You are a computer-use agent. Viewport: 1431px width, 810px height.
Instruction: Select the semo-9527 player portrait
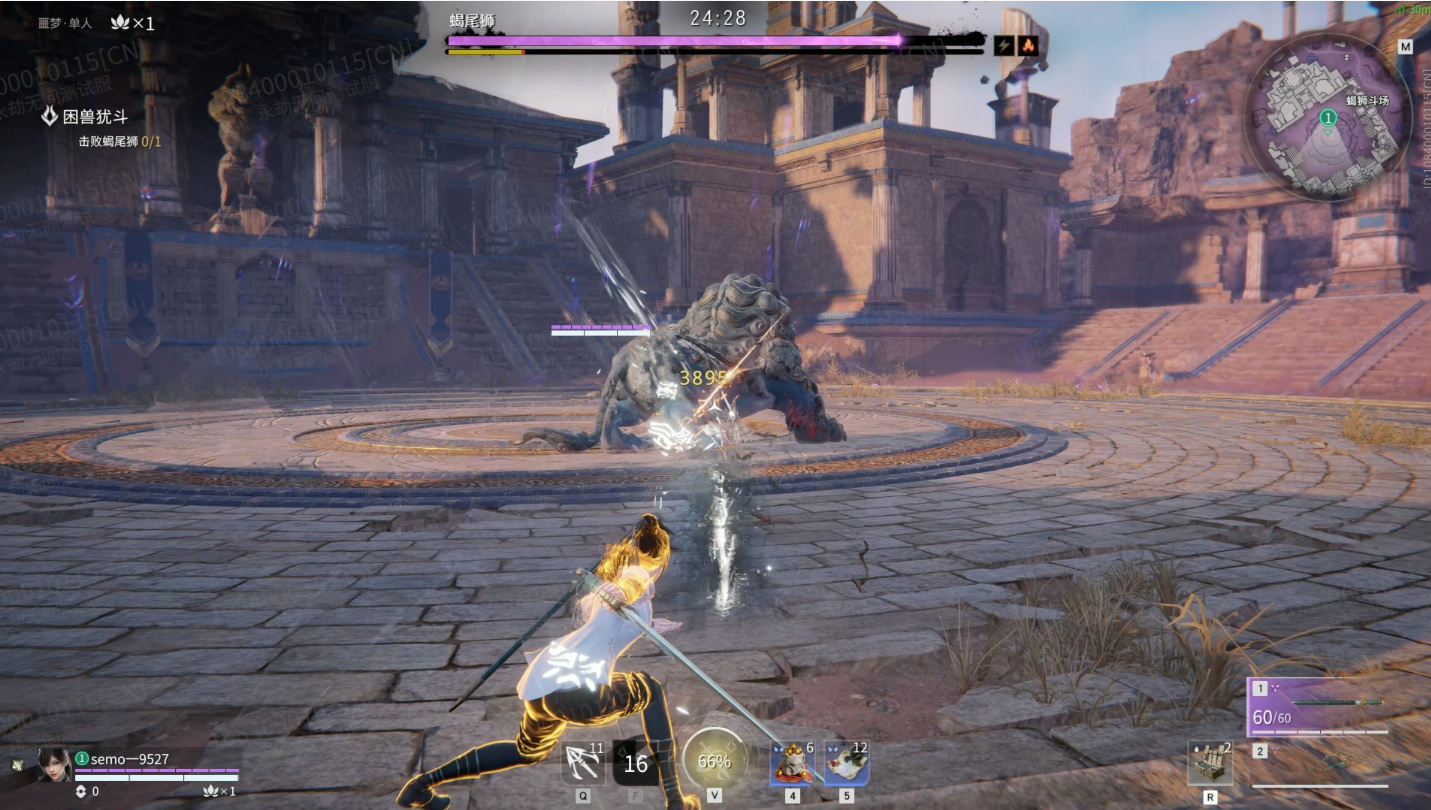[54, 765]
